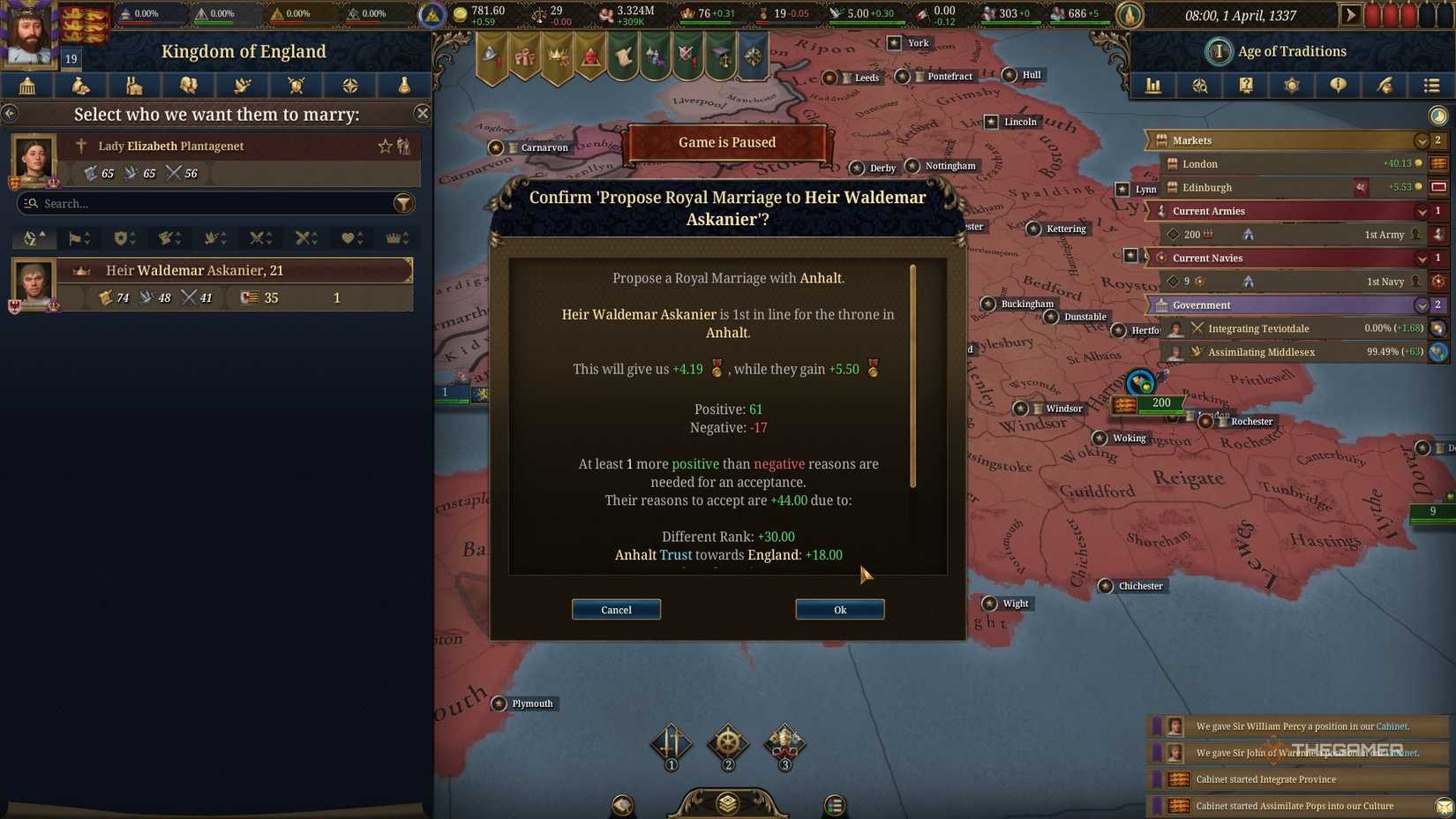The height and width of the screenshot is (819, 1456).
Task: Toggle the search filter funnel icon
Action: pos(404,204)
